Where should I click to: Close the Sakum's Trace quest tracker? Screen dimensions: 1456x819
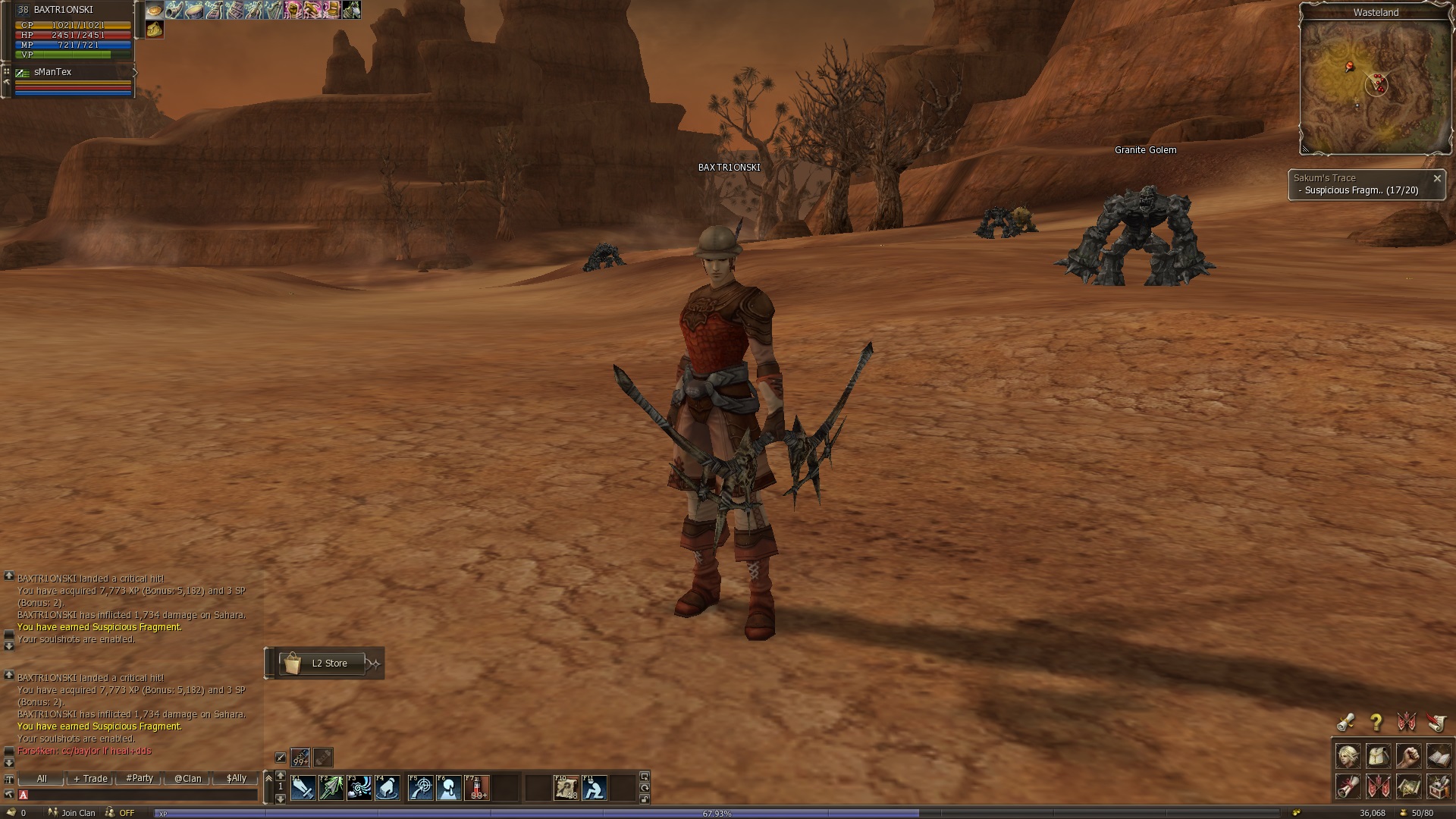pos(1436,178)
